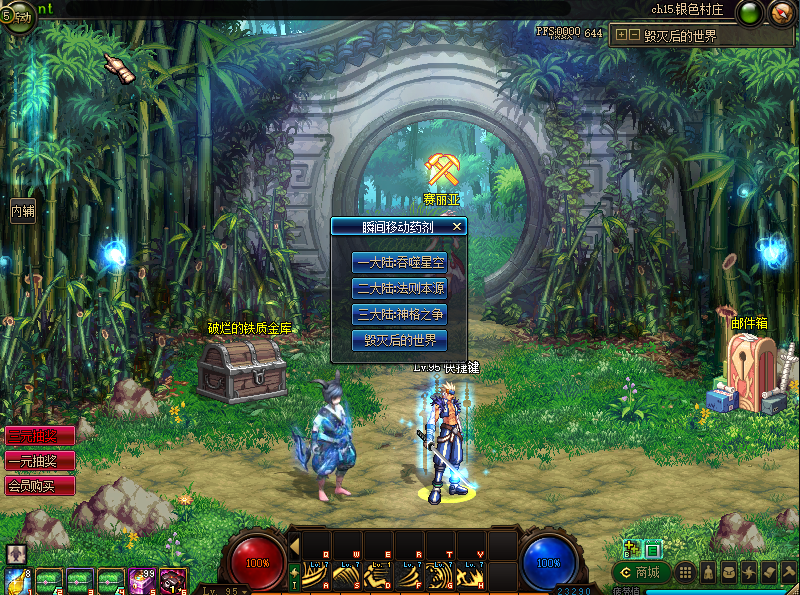
Task: Open the 会员购买 membership purchase
Action: [x=40, y=486]
